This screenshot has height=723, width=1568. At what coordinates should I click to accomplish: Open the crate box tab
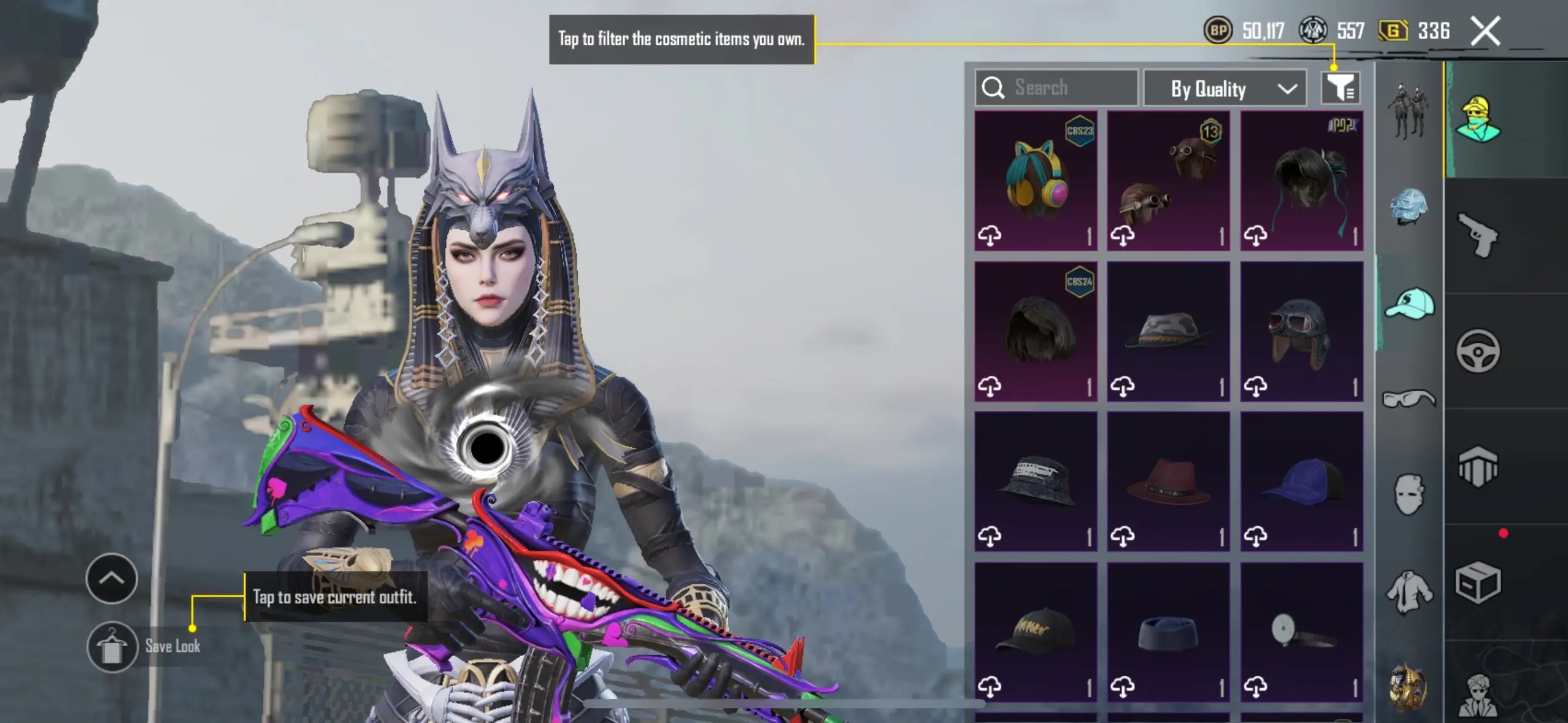click(x=1478, y=583)
